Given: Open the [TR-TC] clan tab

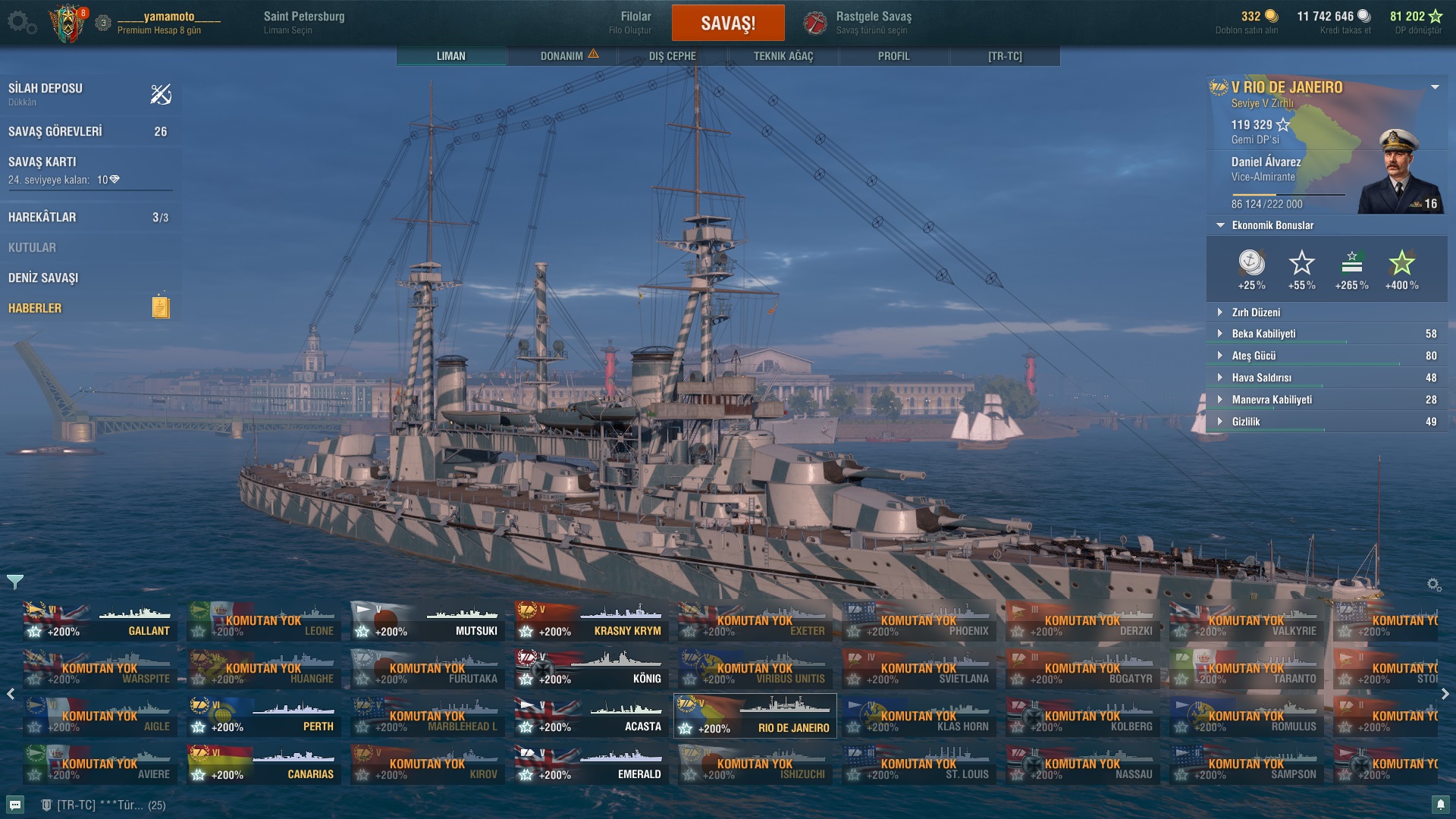Looking at the screenshot, I should pyautogui.click(x=1004, y=56).
